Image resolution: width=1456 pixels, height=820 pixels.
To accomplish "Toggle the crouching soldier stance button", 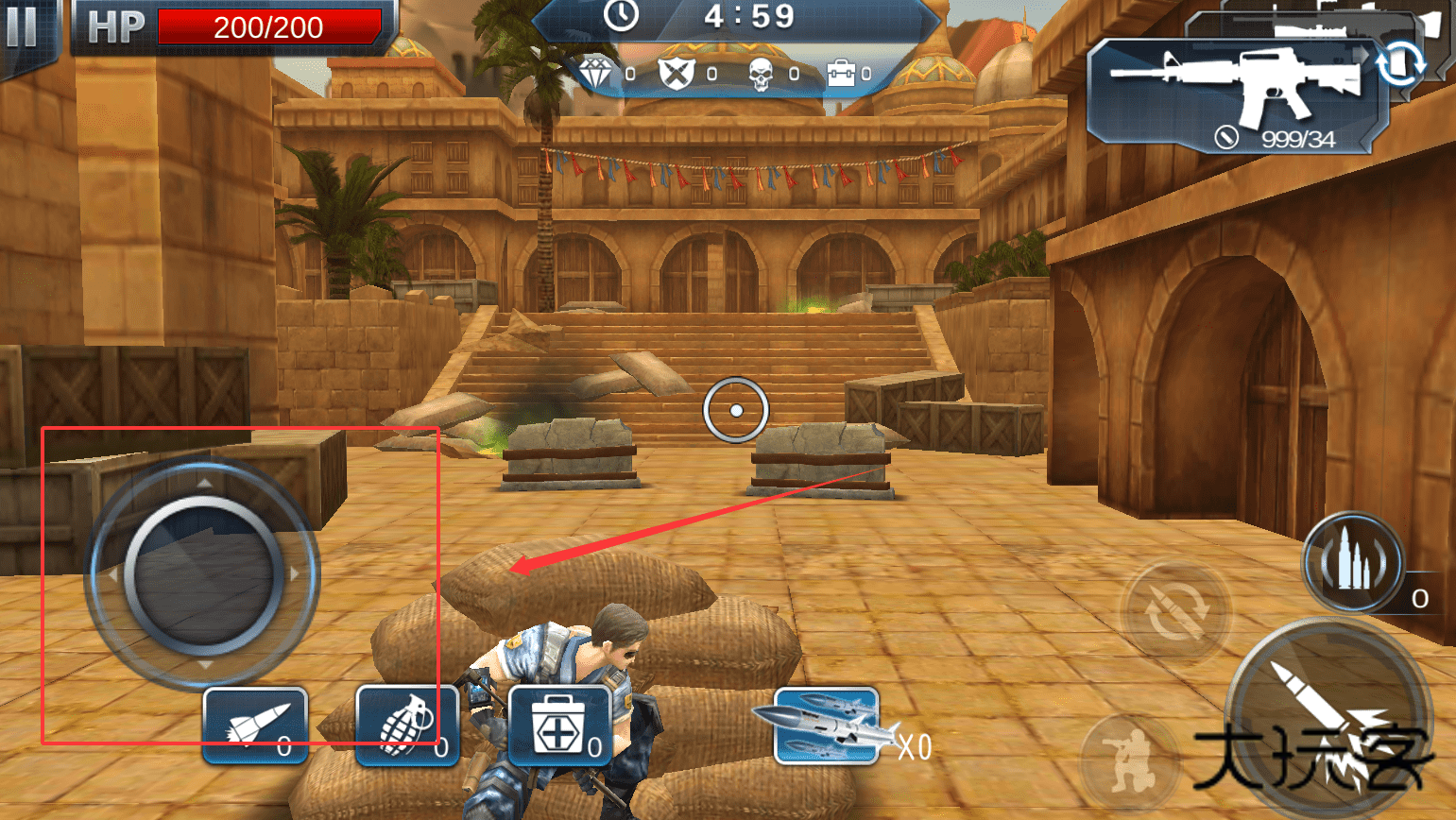I will click(x=1128, y=760).
